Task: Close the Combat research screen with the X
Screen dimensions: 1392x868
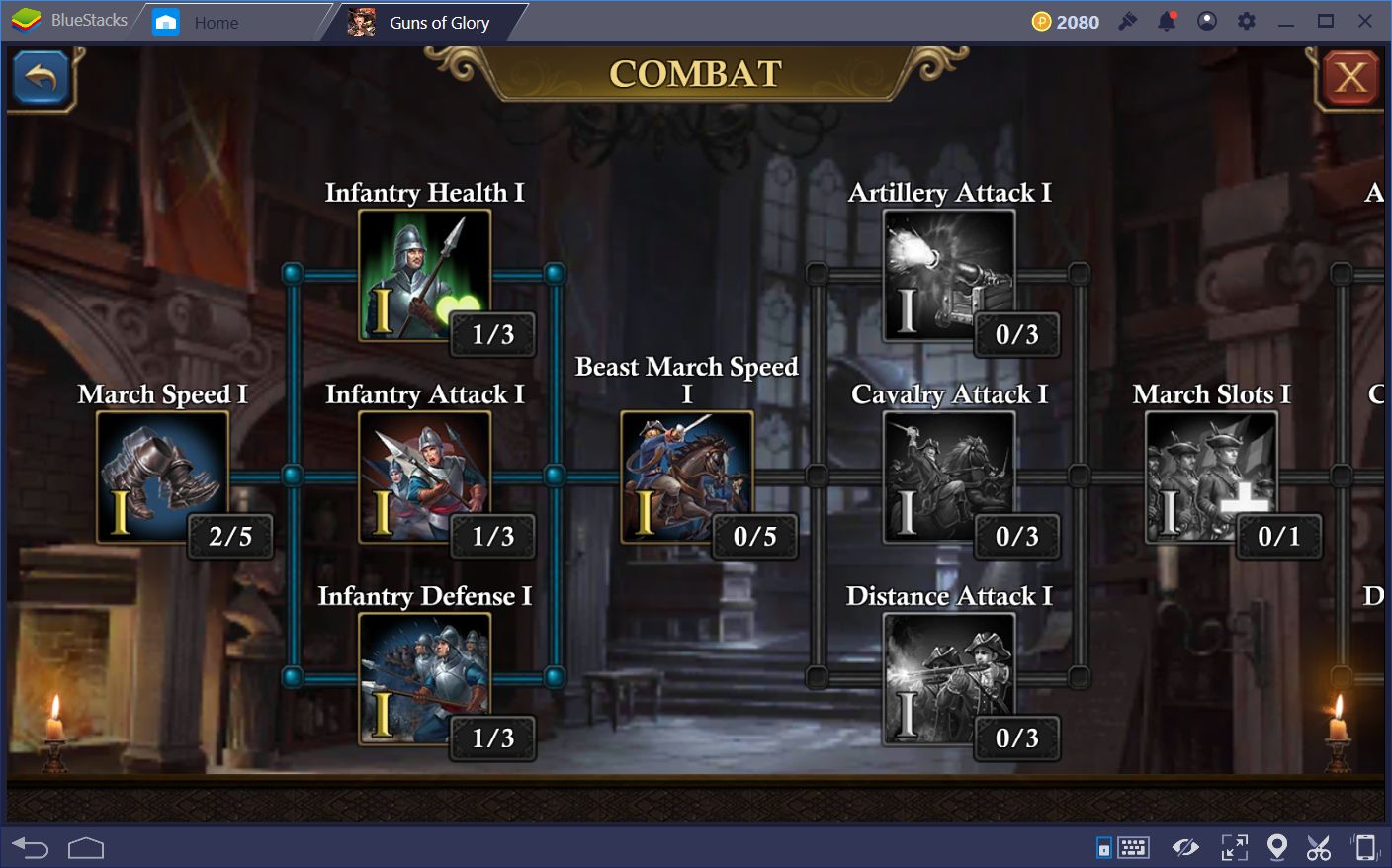Action: (x=1350, y=77)
